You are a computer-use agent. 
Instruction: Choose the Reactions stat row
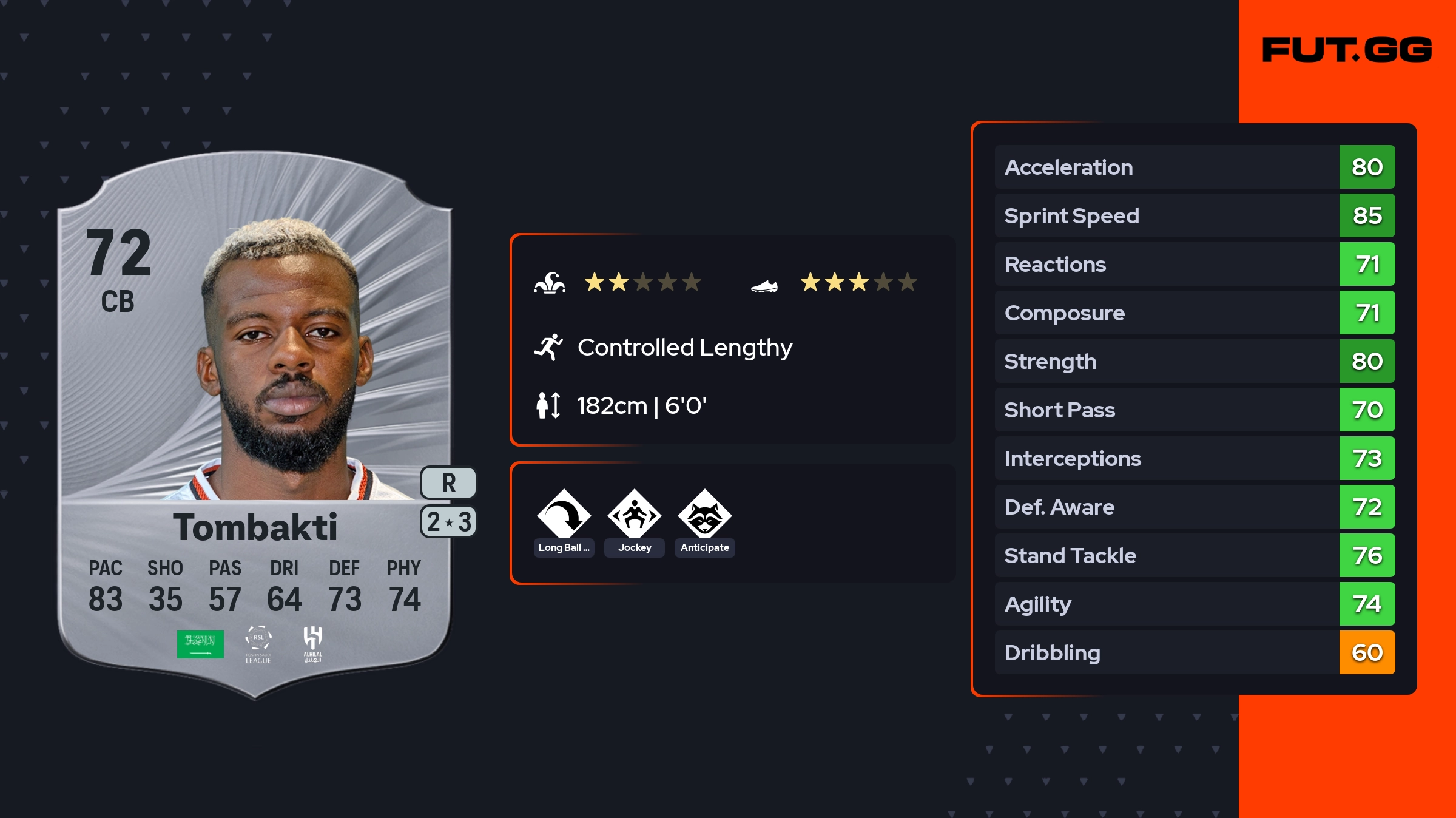1194,264
